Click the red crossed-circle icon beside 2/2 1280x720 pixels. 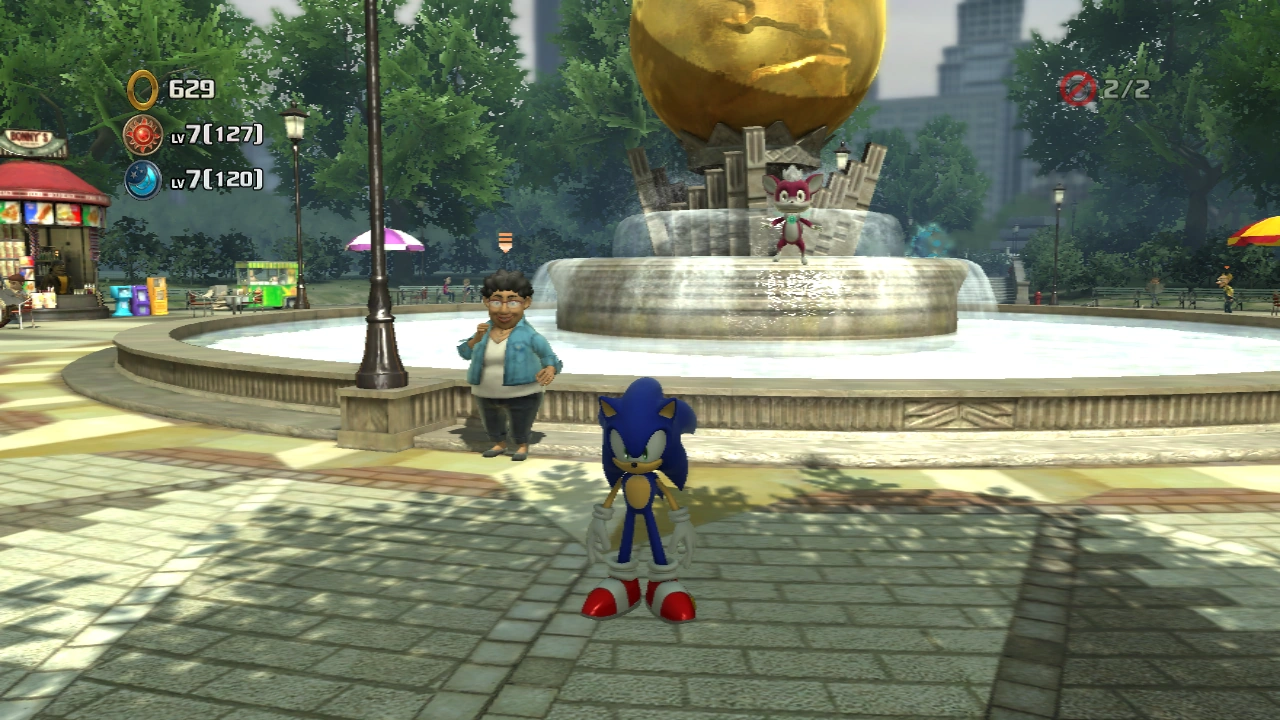point(1078,89)
